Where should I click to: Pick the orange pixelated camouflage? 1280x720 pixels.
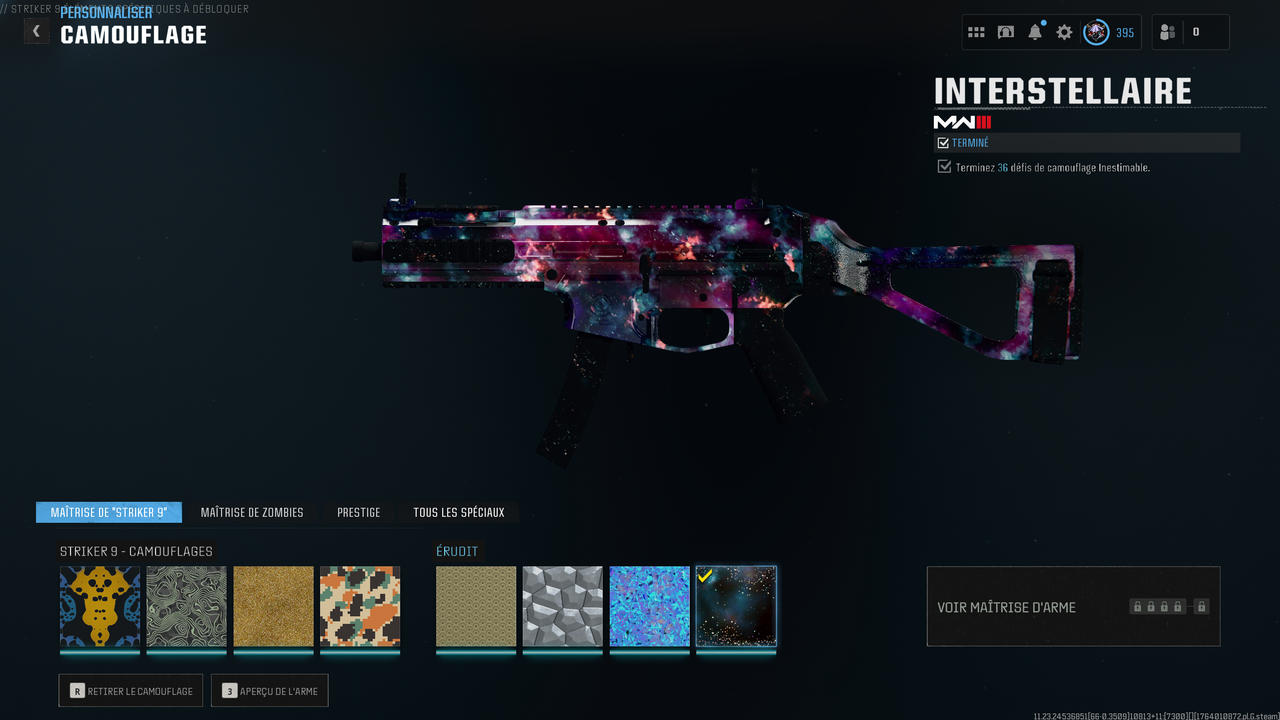(360, 607)
